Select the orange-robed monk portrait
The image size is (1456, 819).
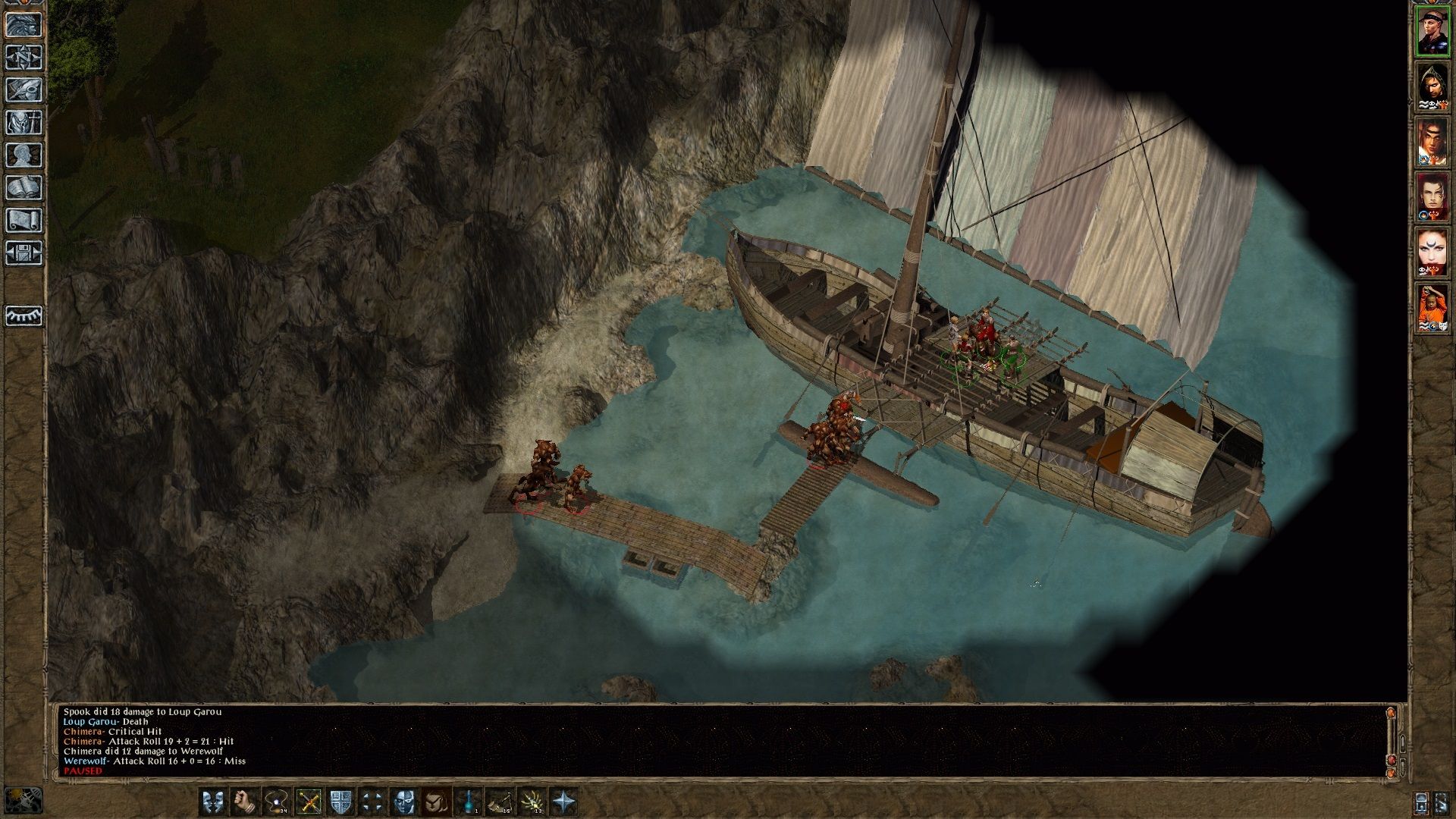pos(1432,308)
